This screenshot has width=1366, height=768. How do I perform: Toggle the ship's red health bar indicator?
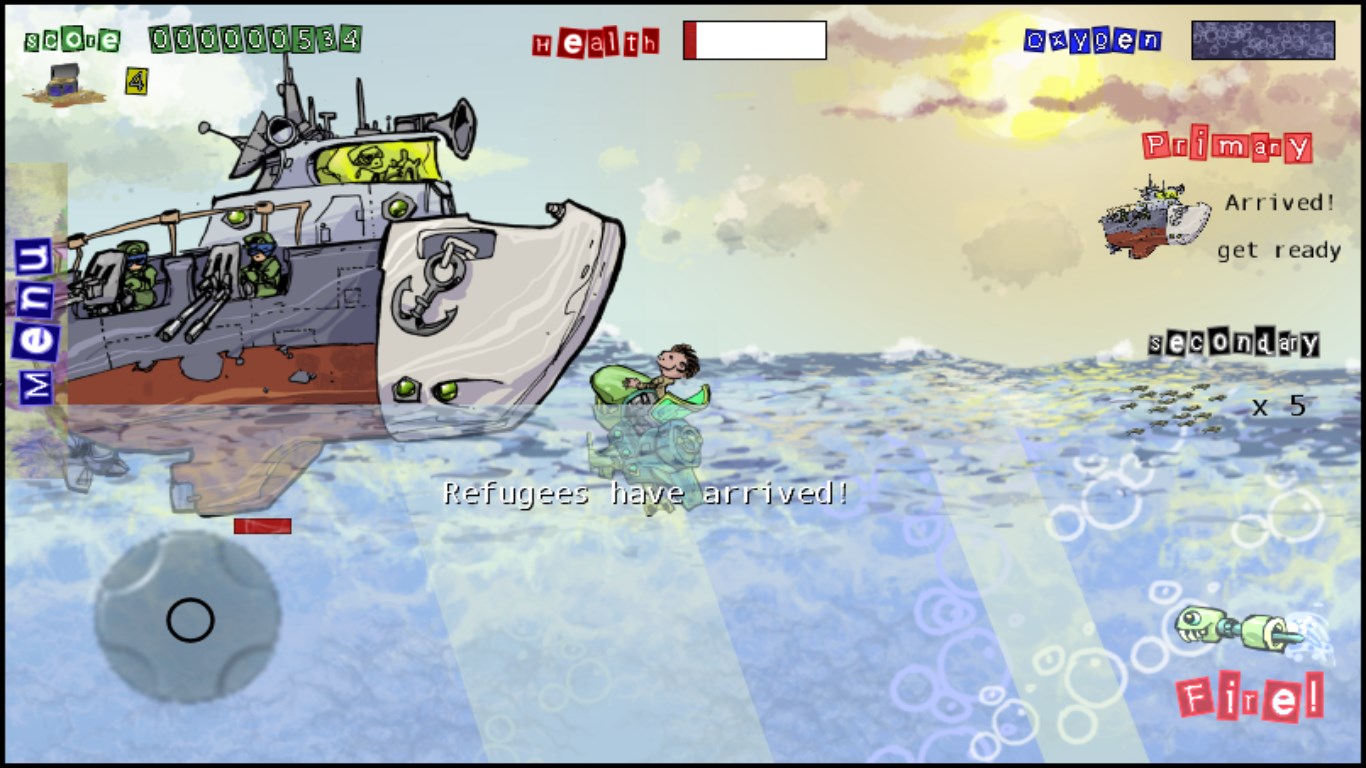(261, 524)
